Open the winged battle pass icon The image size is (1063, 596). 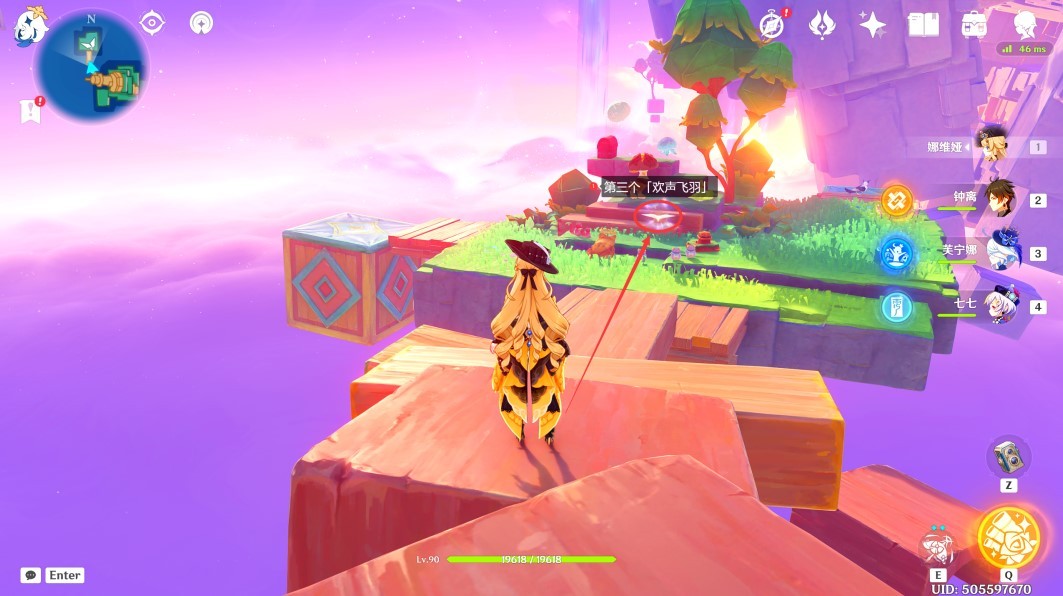822,24
